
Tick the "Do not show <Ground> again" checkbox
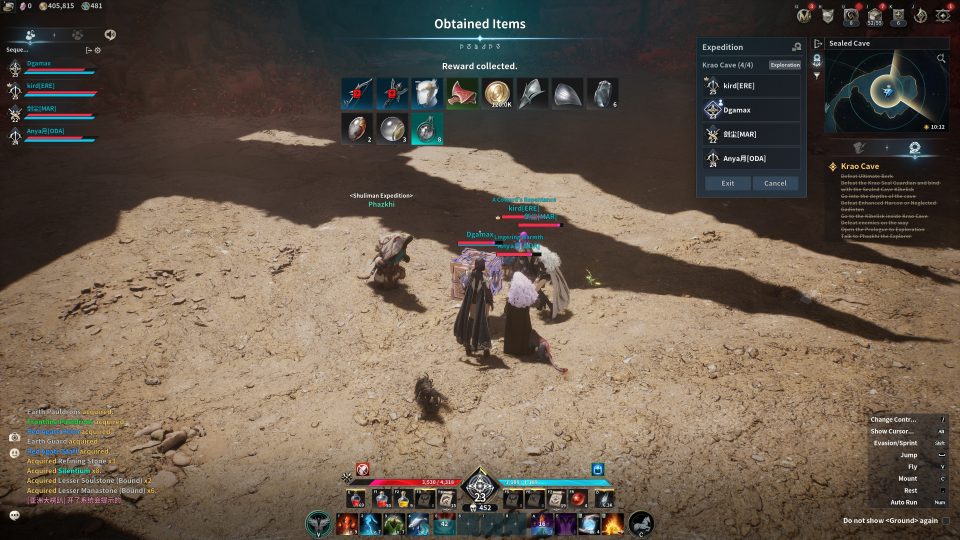945,520
